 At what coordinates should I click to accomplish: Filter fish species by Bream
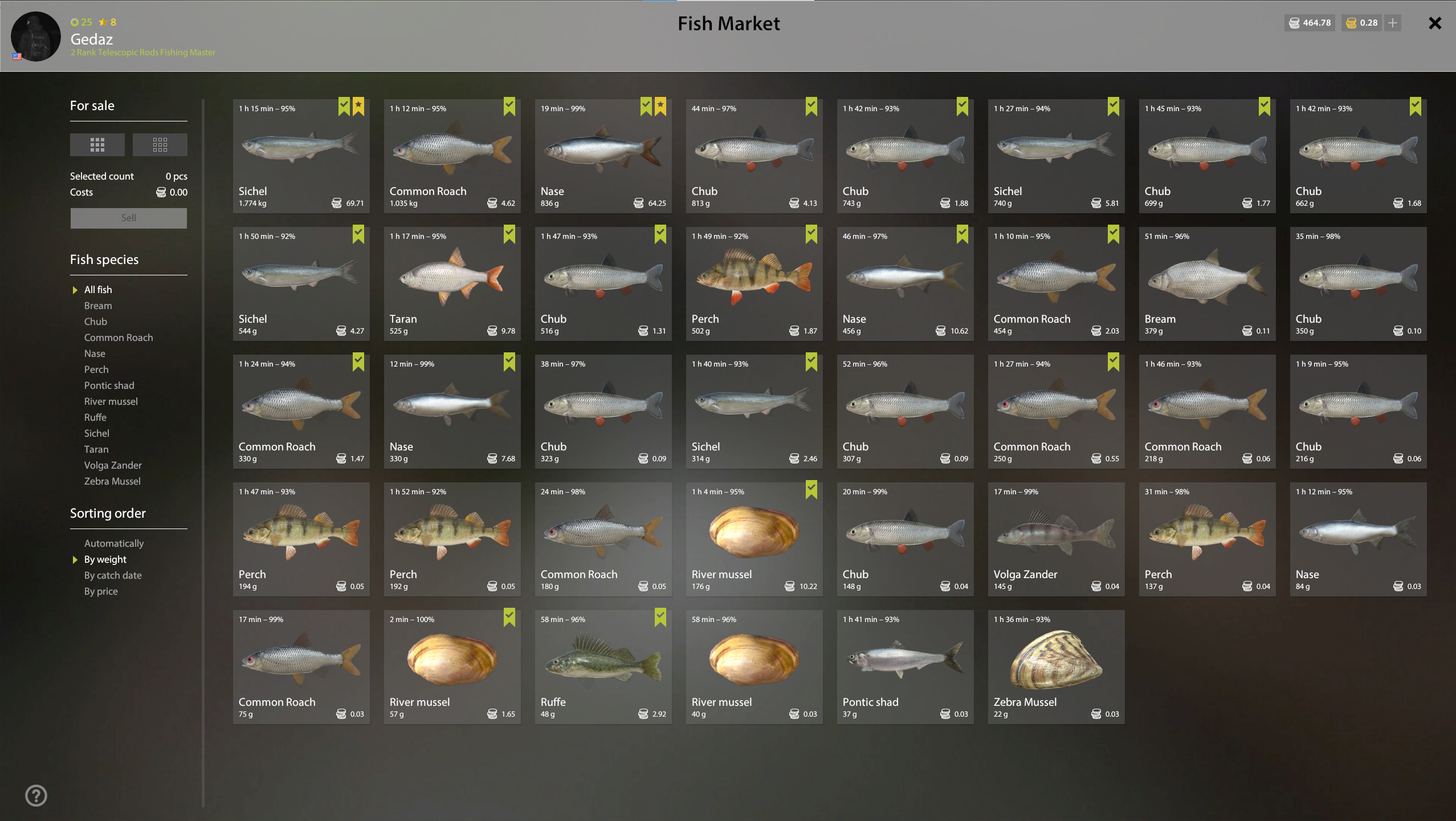[x=98, y=306]
